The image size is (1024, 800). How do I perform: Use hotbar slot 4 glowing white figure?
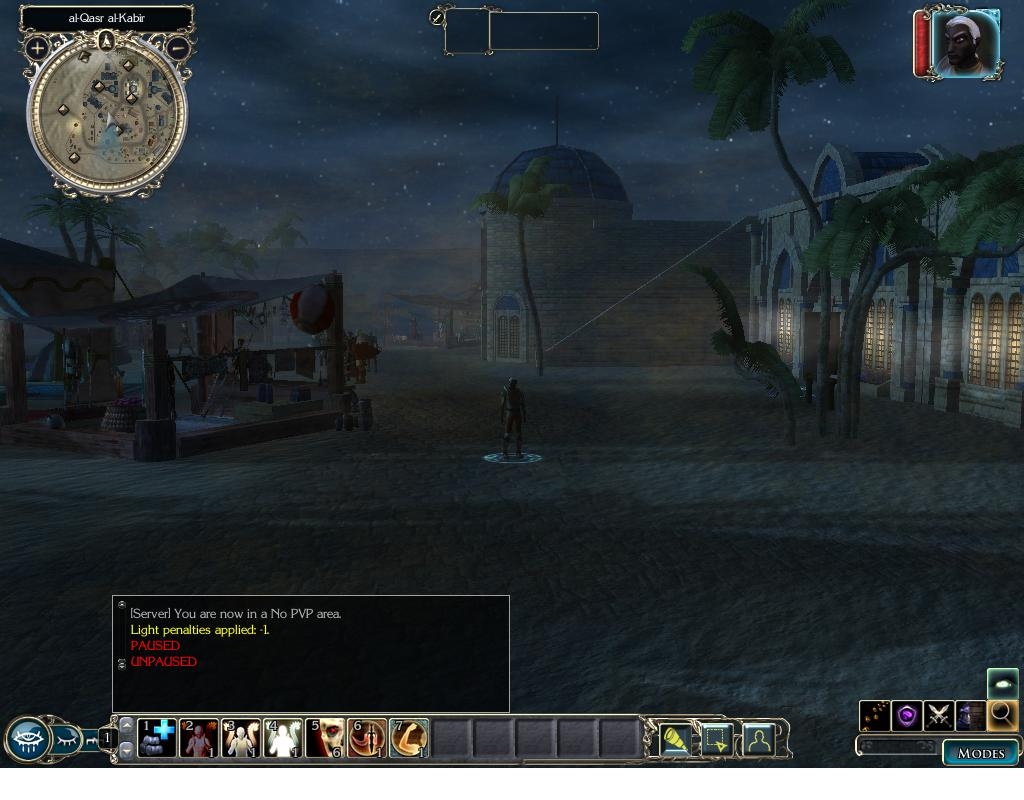[x=283, y=739]
